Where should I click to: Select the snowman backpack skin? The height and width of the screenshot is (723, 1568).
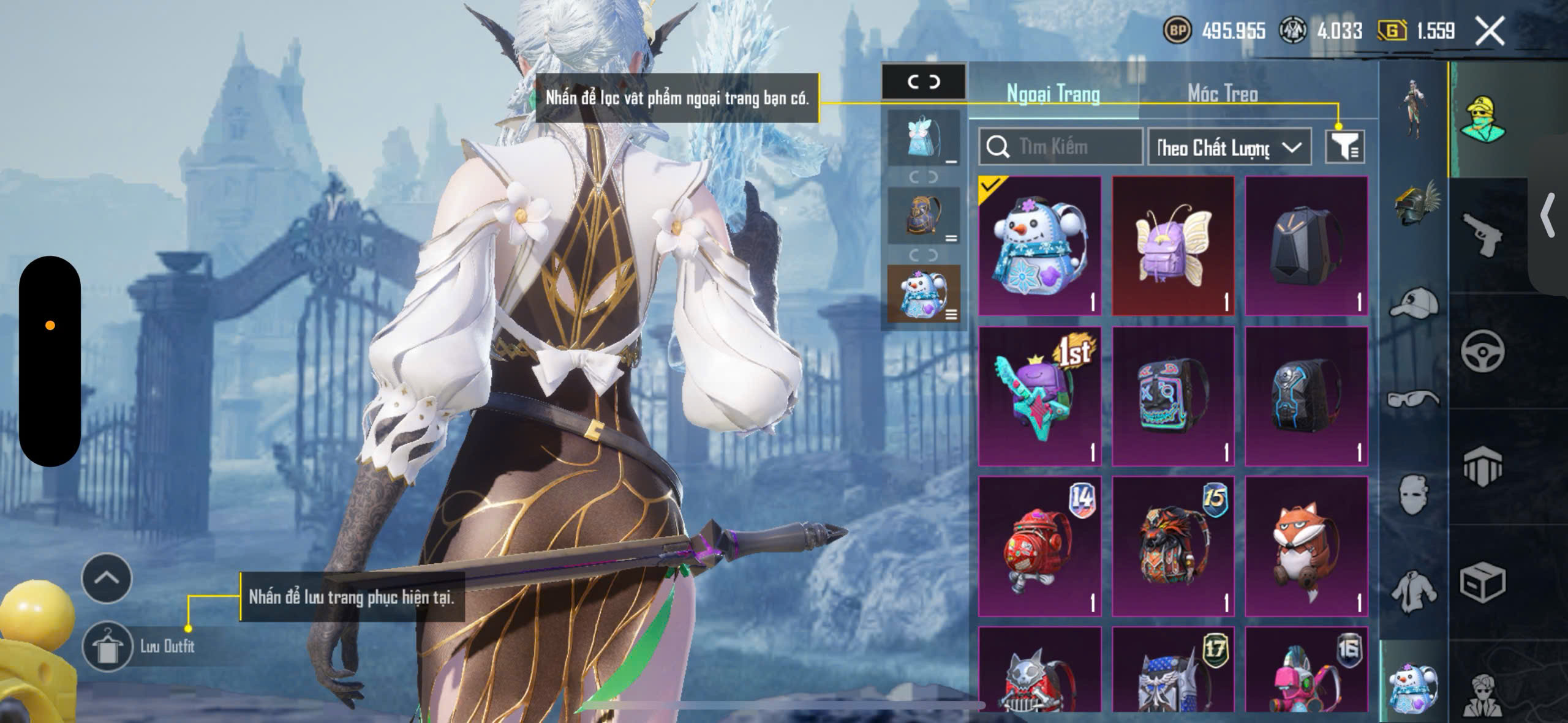pos(1039,246)
